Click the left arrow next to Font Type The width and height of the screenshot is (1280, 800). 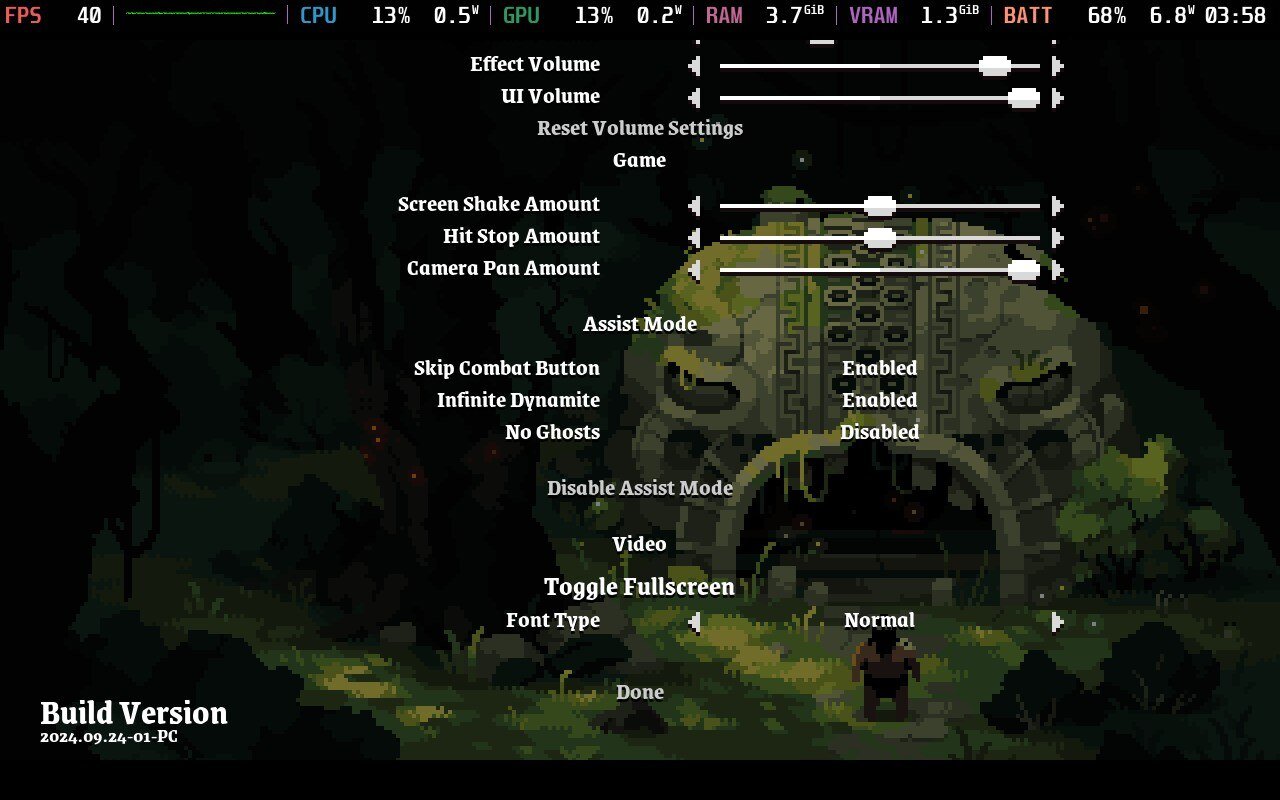click(x=694, y=621)
